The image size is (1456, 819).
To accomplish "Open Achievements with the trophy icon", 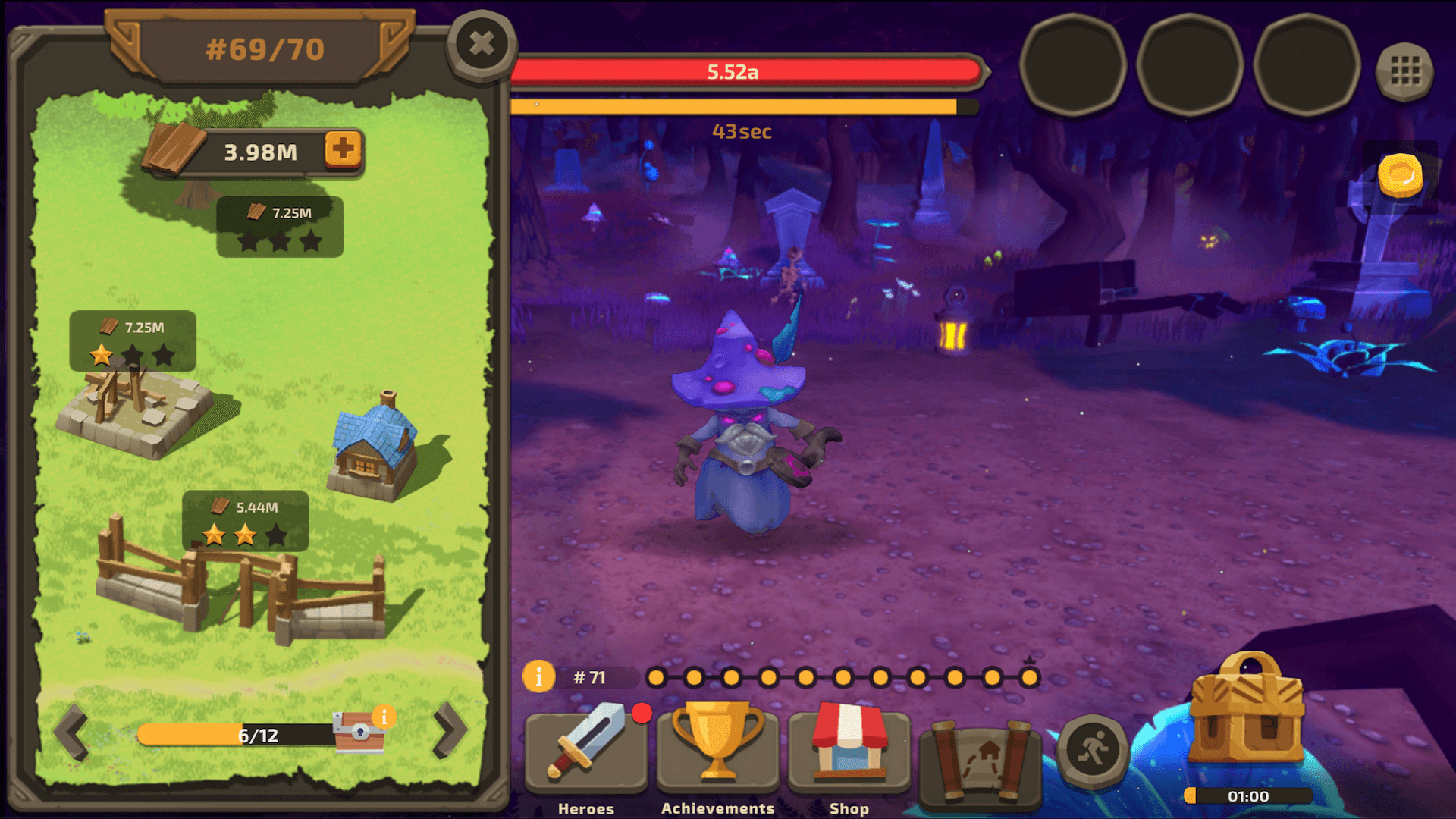I will [x=717, y=751].
